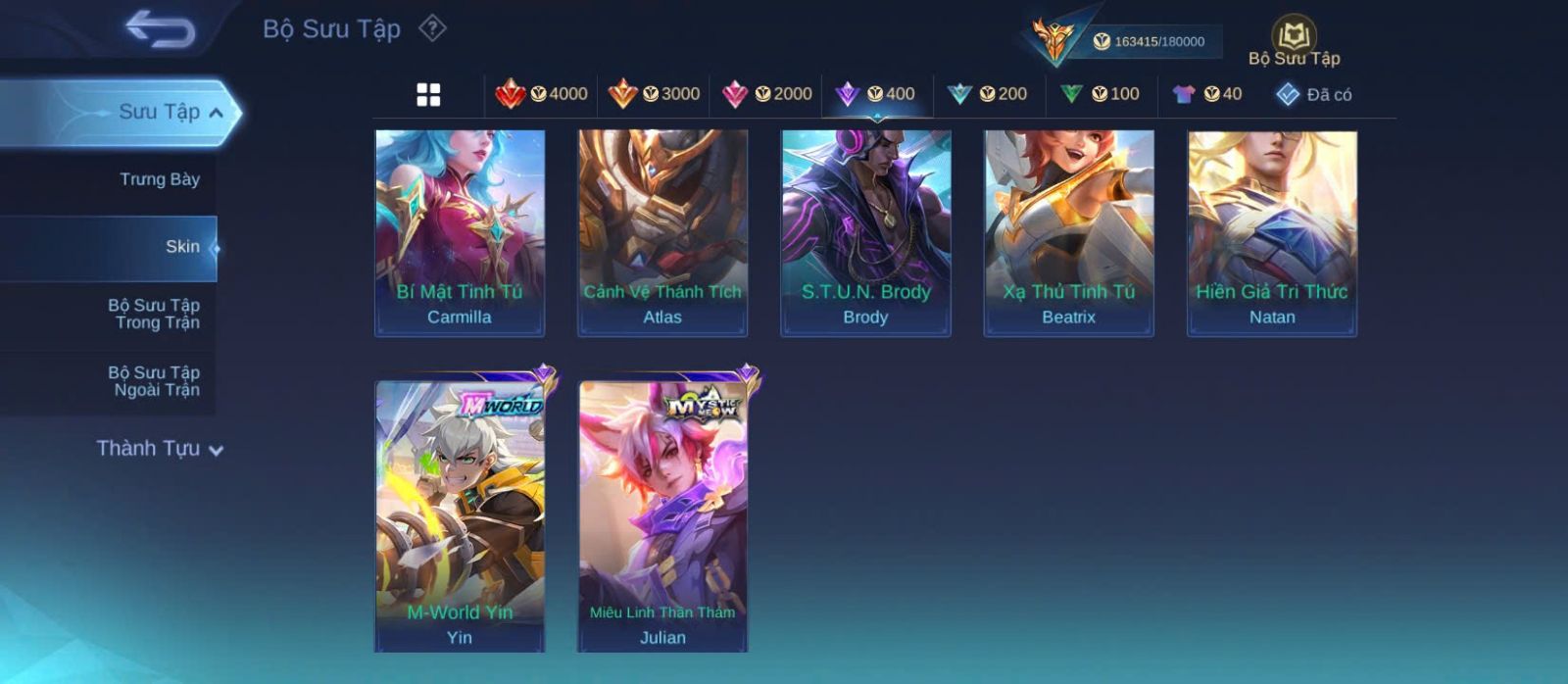Select the 200 points tier tab
The width and height of the screenshot is (1568, 684).
988,94
